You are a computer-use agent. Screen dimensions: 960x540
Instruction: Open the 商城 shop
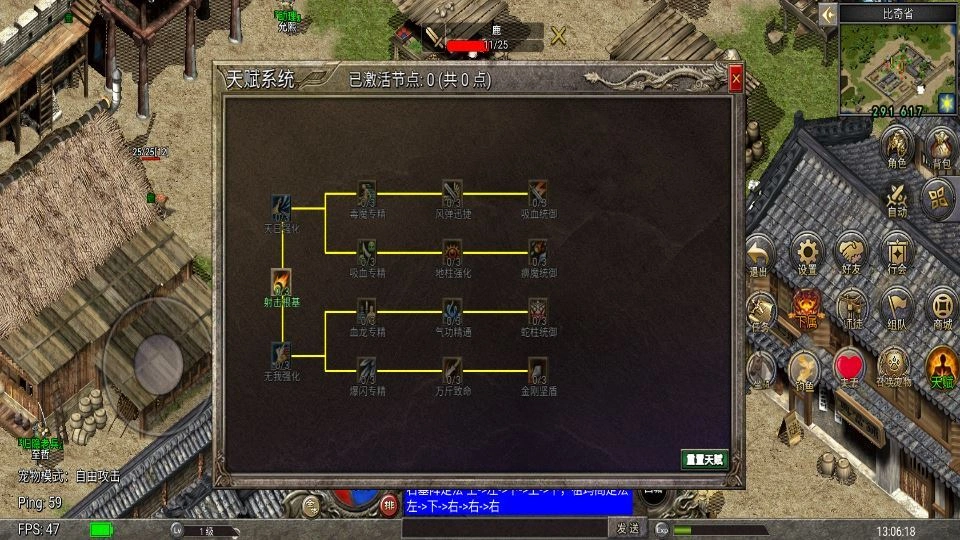tap(941, 309)
